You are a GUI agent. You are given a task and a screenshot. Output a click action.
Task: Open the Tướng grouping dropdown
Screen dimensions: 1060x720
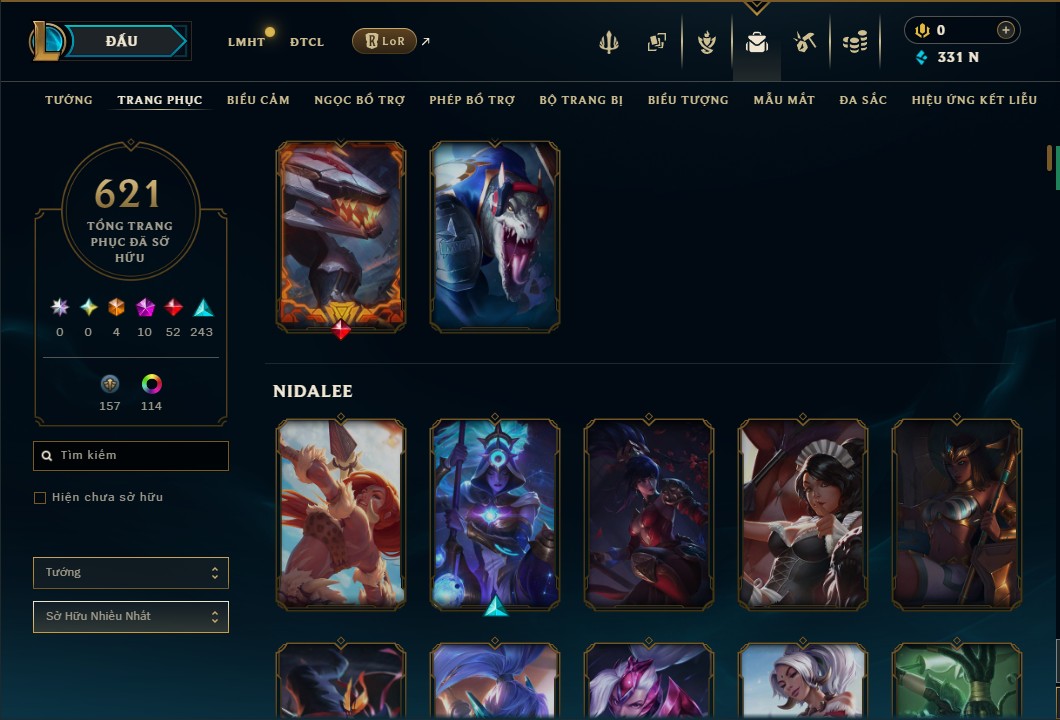tap(131, 573)
